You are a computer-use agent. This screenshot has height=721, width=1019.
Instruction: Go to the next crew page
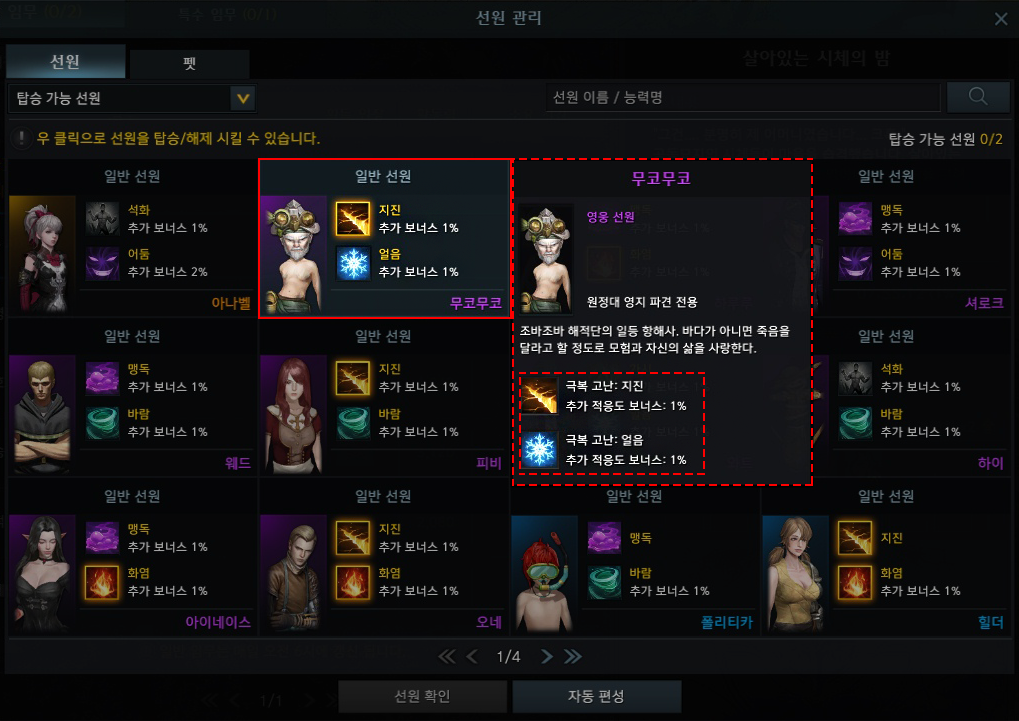(x=546, y=657)
